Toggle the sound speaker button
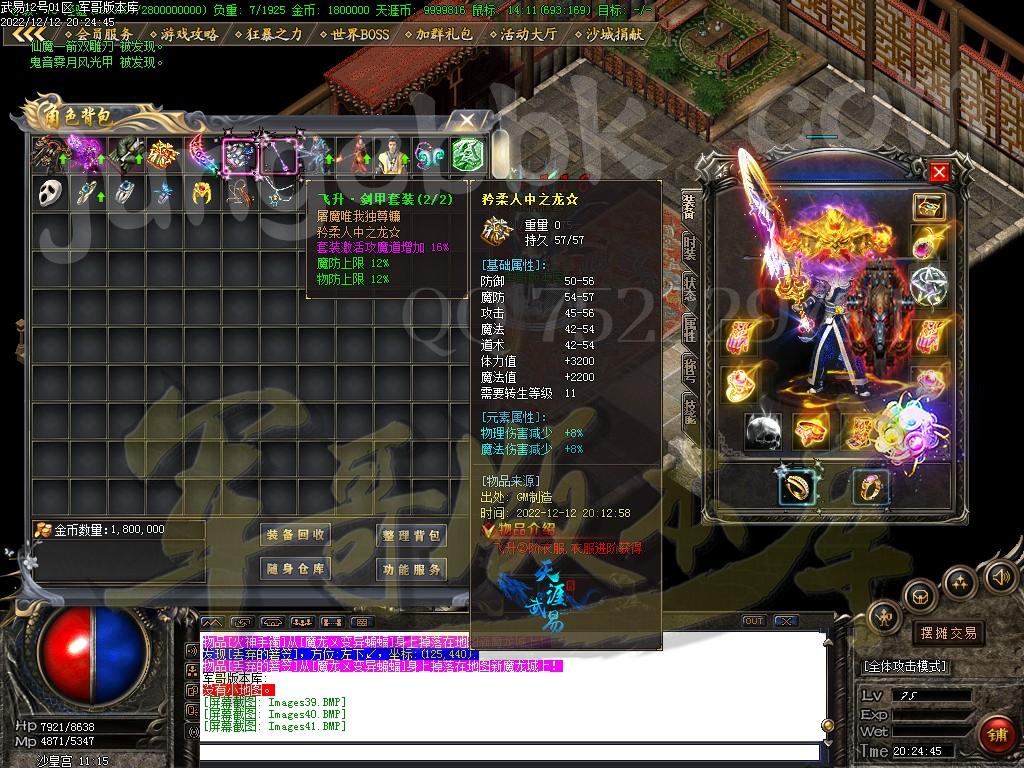1024x768 pixels. coord(1000,576)
